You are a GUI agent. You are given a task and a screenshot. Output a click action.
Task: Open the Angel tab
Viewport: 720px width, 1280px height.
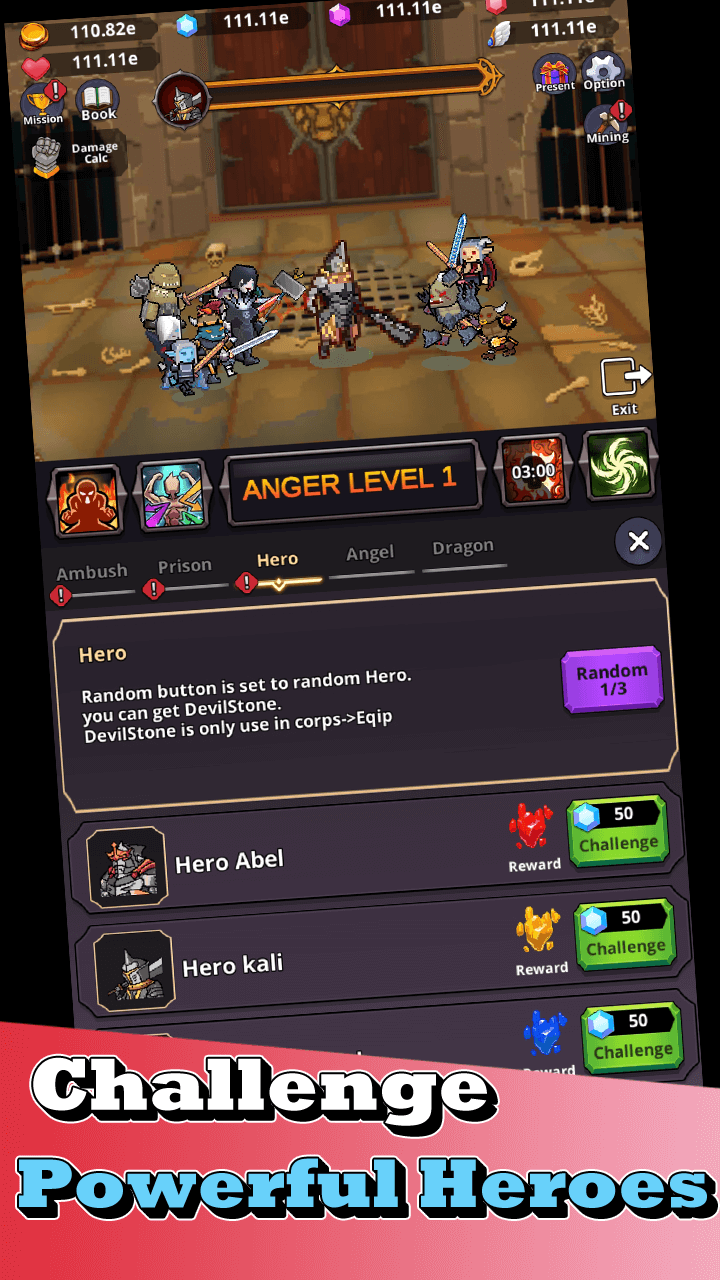pyautogui.click(x=370, y=554)
